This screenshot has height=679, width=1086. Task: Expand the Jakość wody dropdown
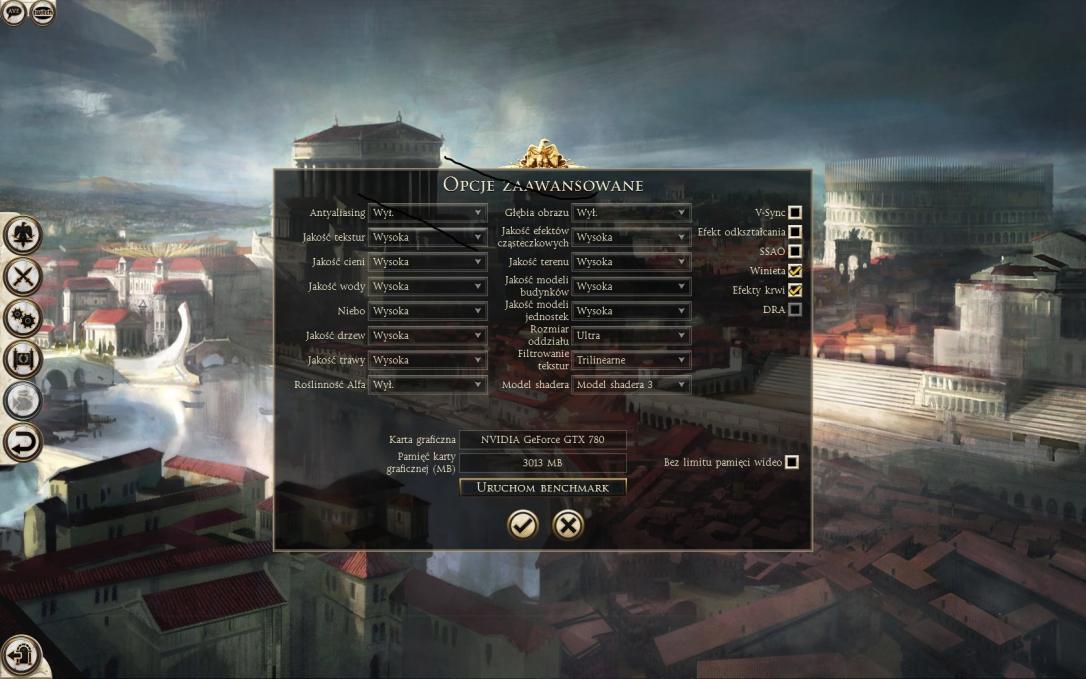tap(427, 286)
